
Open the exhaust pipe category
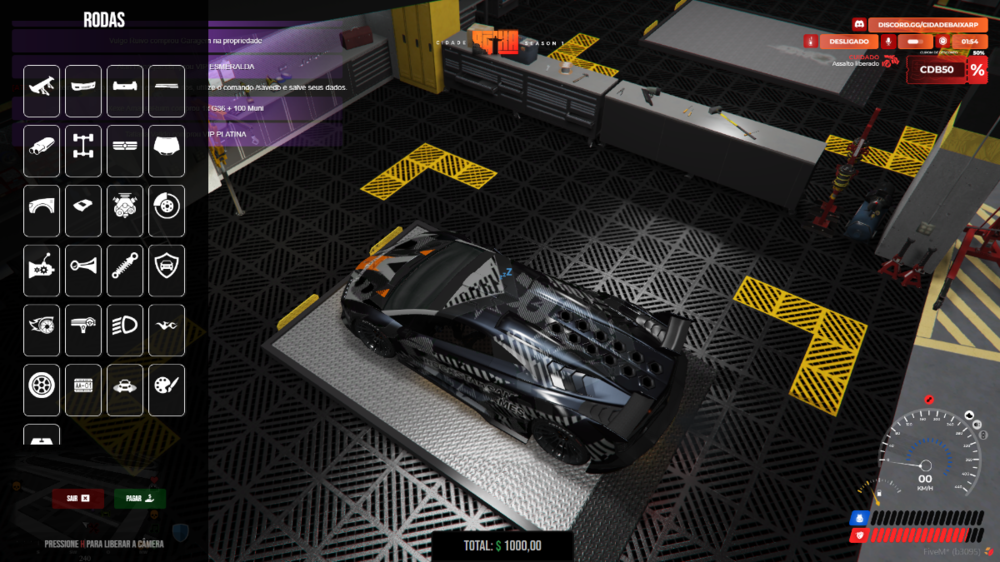[42, 151]
